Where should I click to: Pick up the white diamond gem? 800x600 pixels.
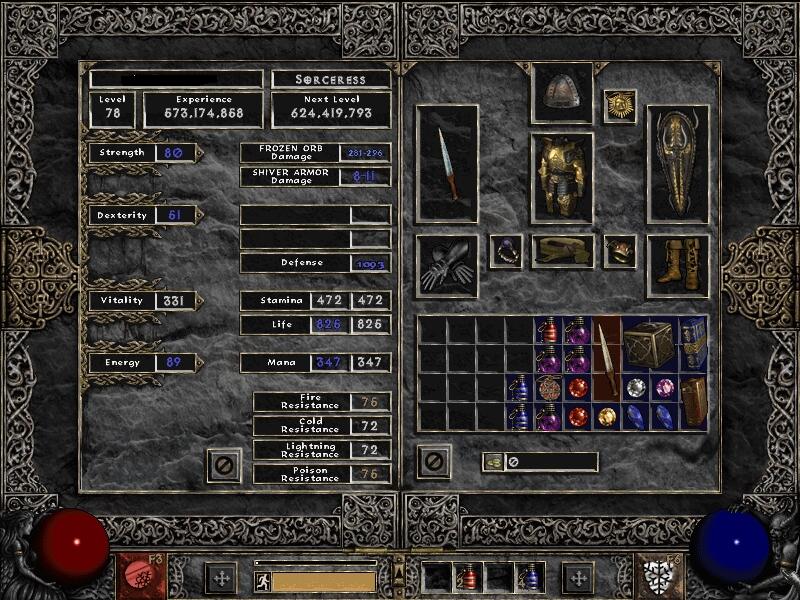[x=635, y=388]
